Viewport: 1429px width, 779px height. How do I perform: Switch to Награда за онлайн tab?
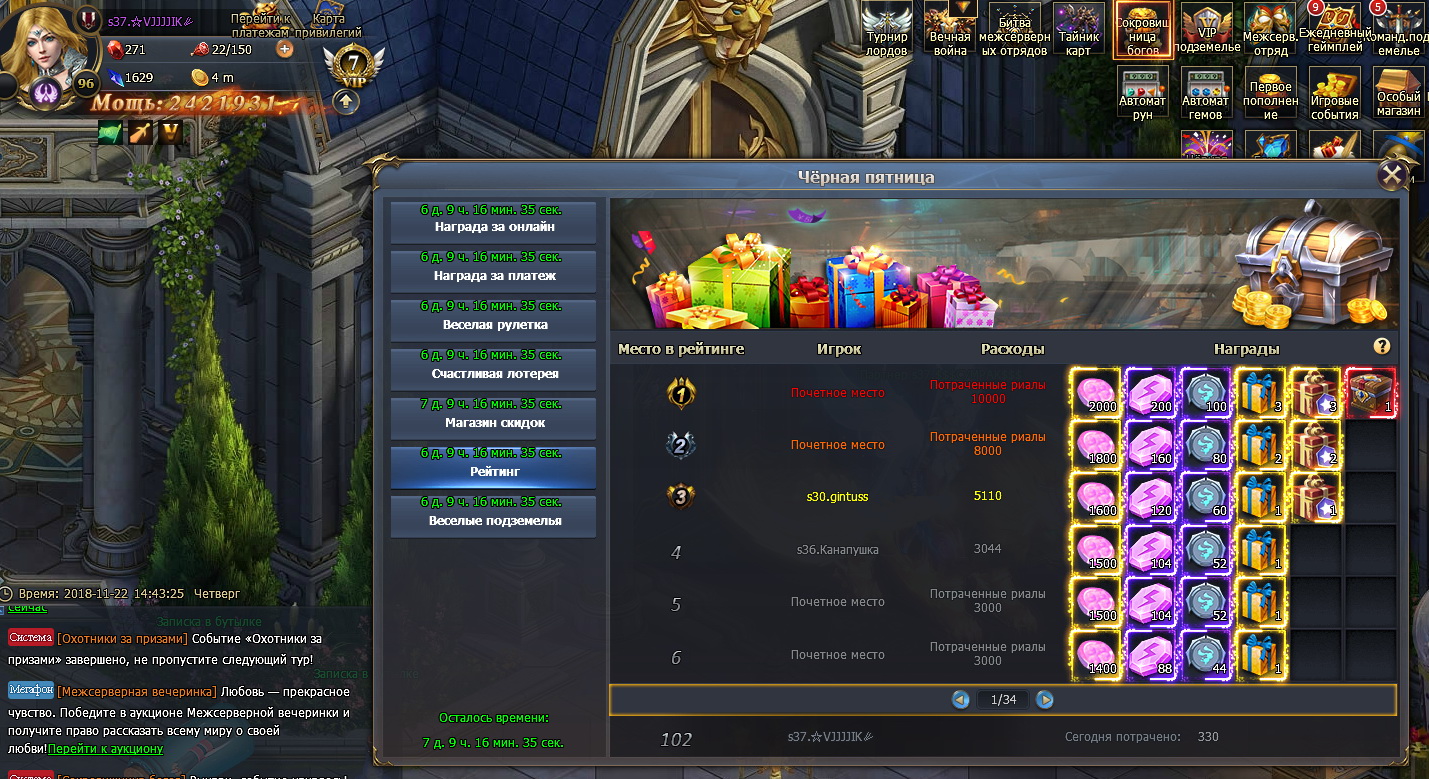493,221
